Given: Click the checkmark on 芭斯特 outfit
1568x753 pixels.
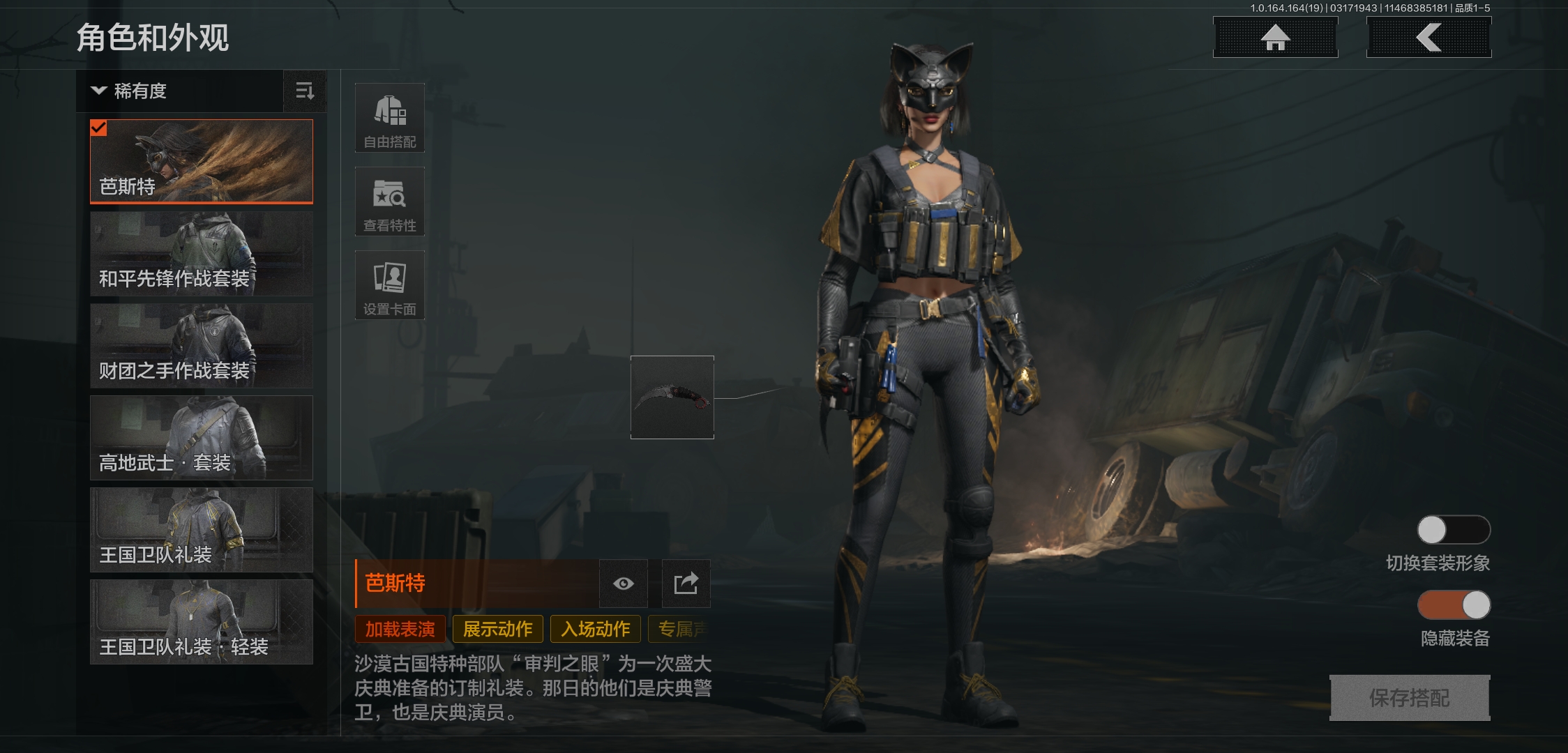Looking at the screenshot, I should pos(100,128).
